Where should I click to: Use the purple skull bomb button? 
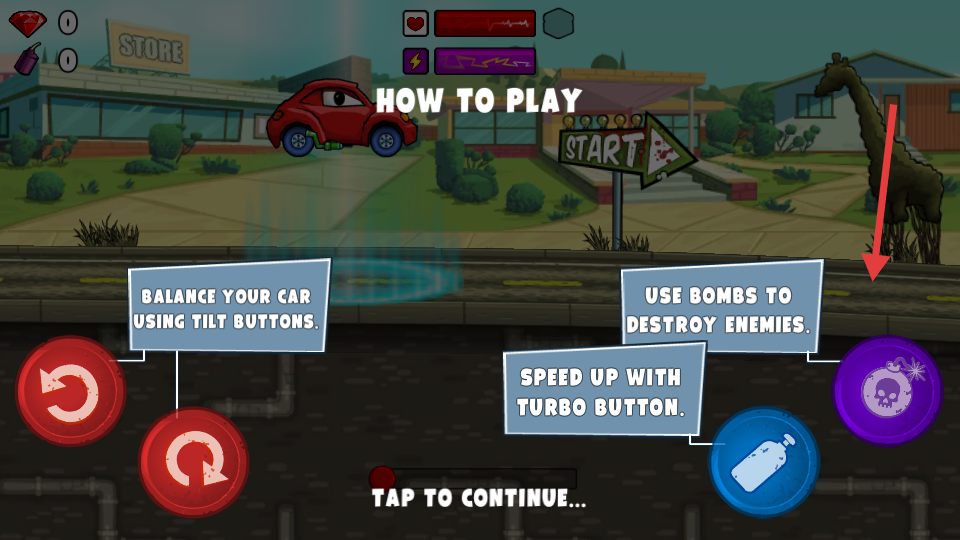[x=887, y=390]
